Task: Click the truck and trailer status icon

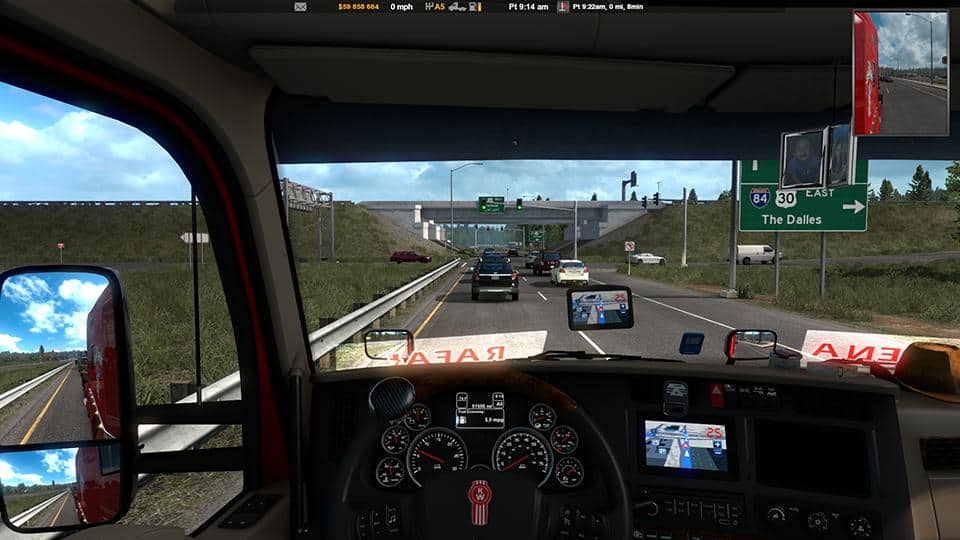Action: tap(457, 6)
